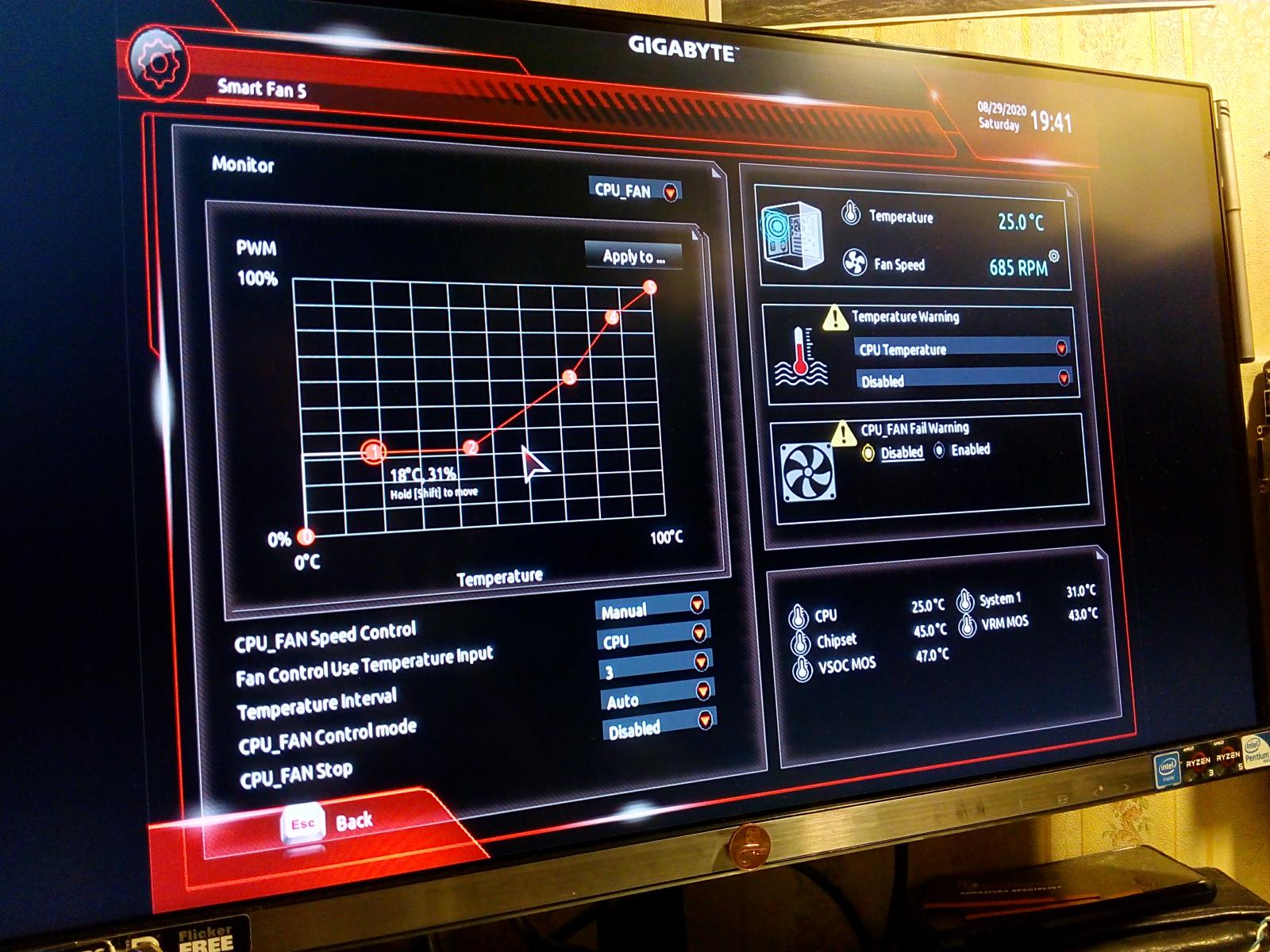Image resolution: width=1270 pixels, height=952 pixels.
Task: Select fan curve point 2
Action: click(471, 448)
